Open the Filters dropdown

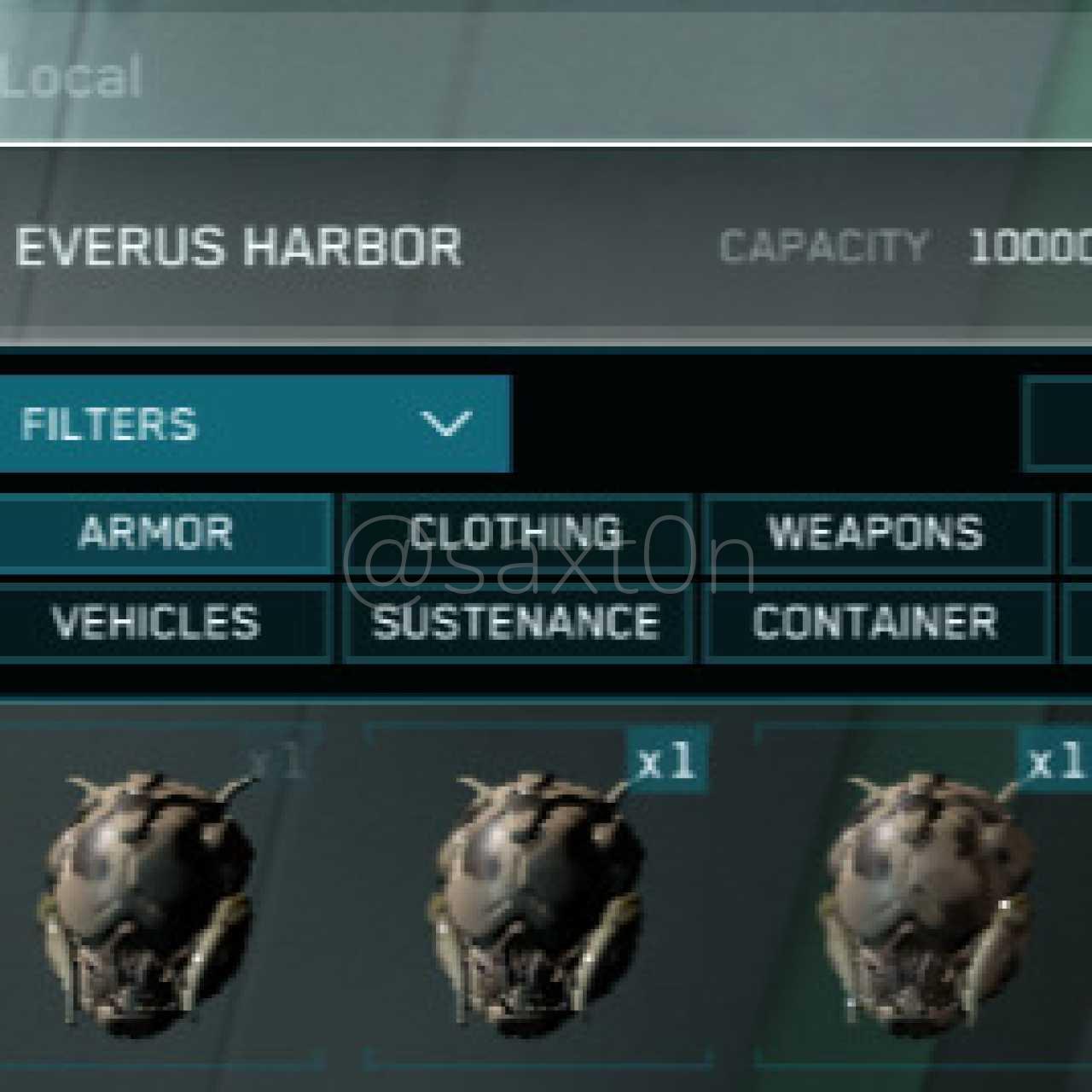click(254, 424)
